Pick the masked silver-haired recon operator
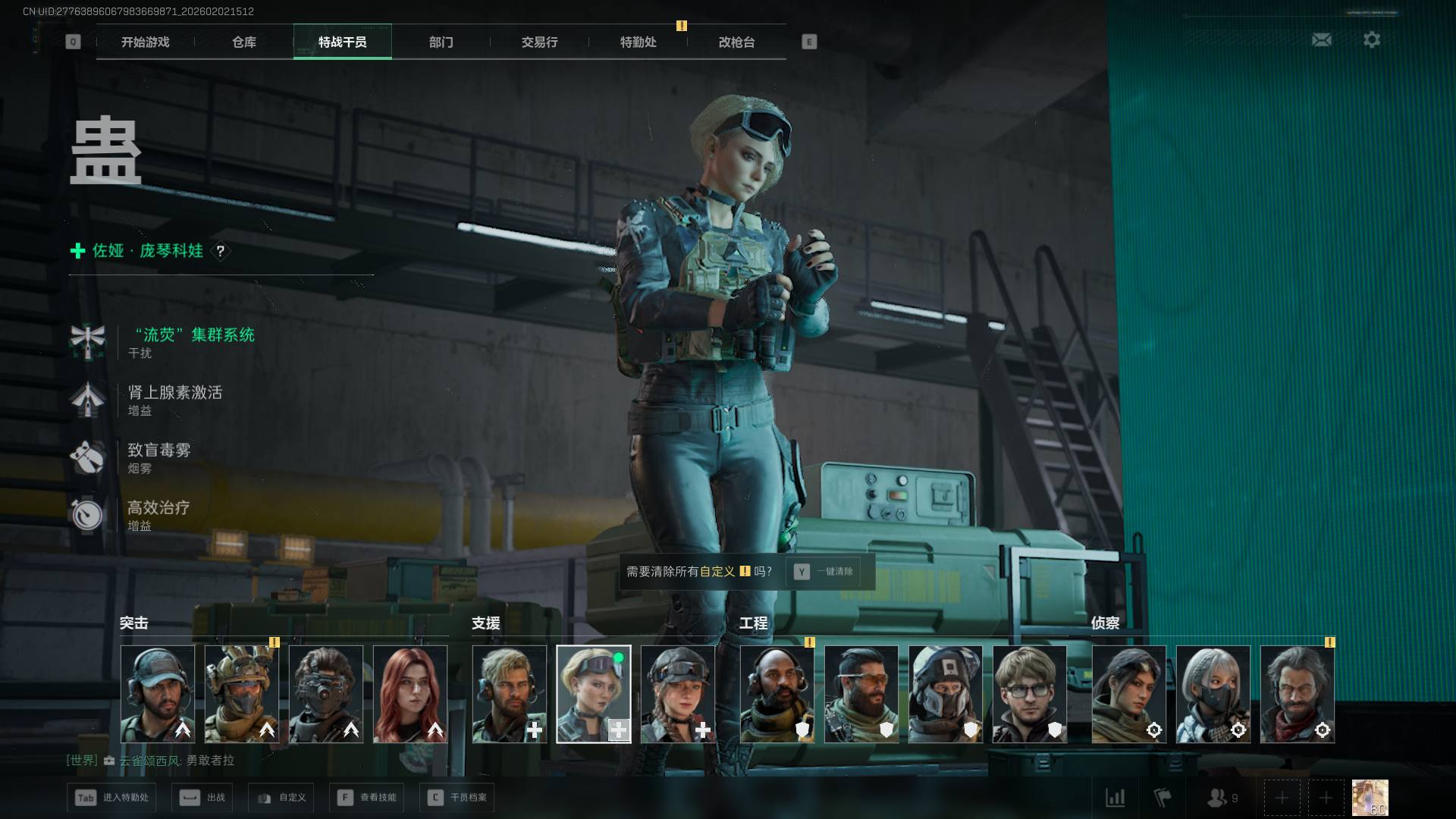 [x=1213, y=694]
